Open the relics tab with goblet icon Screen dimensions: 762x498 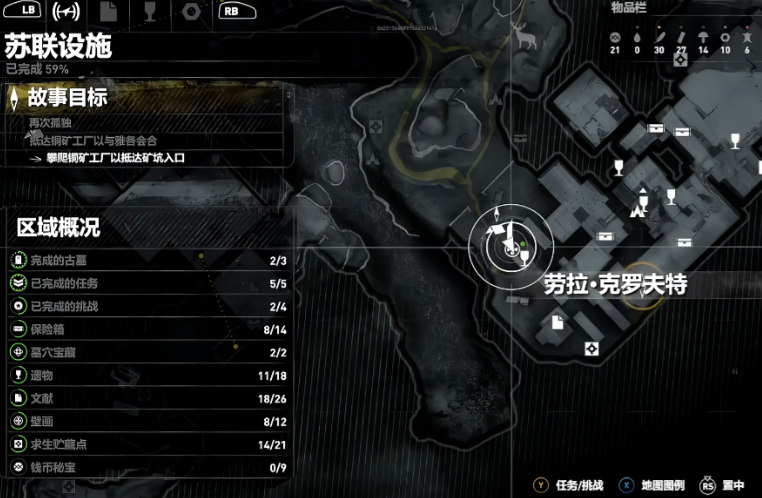click(149, 11)
